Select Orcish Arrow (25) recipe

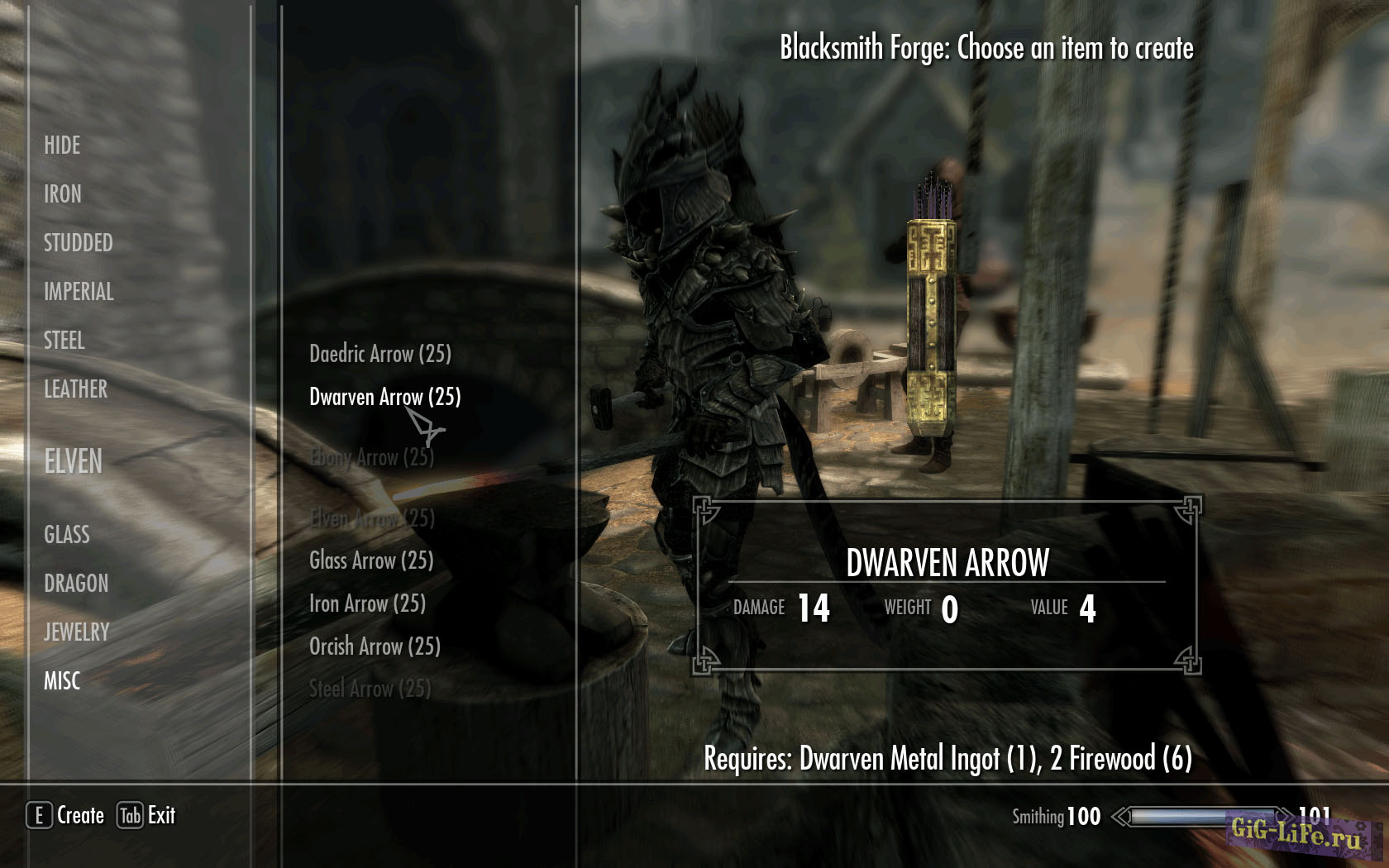click(375, 646)
